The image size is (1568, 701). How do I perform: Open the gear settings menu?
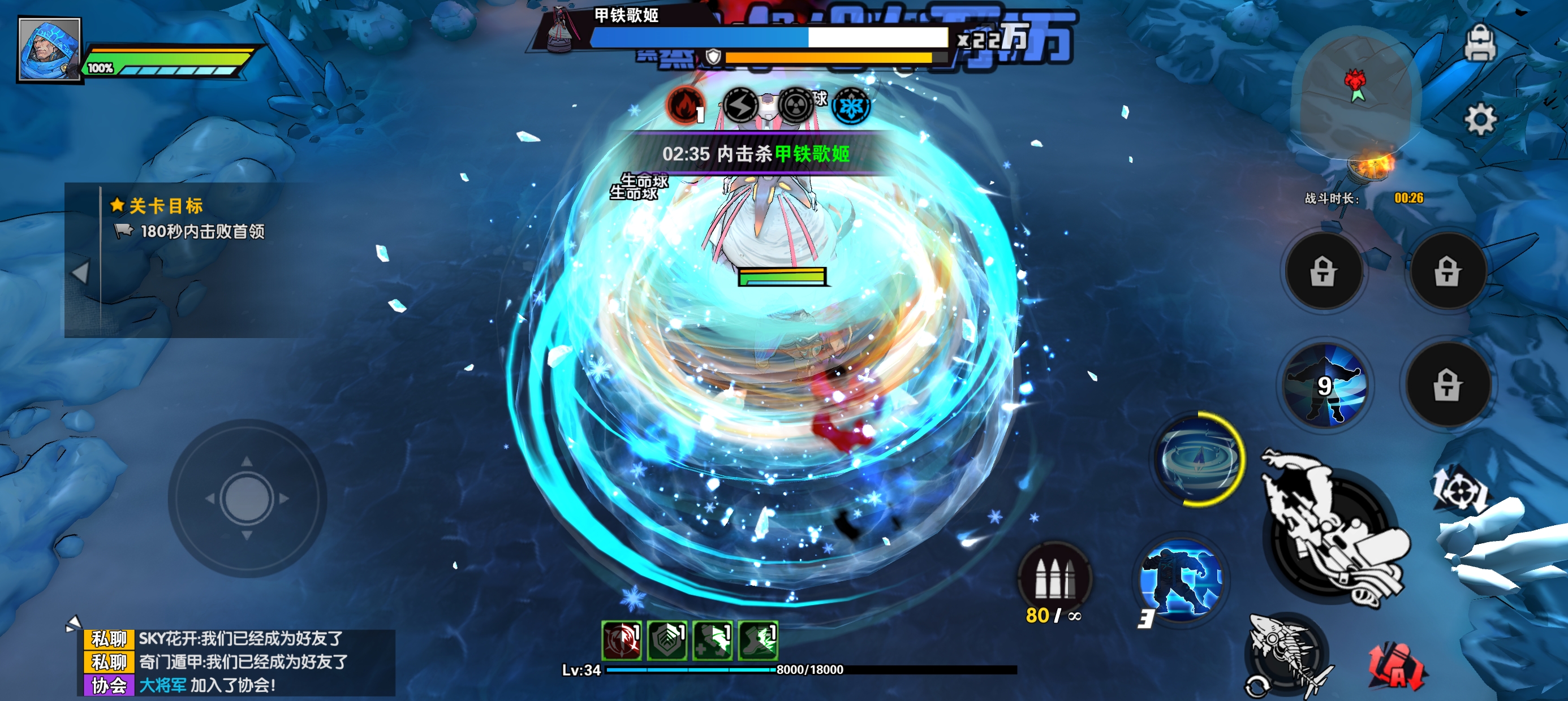1480,119
